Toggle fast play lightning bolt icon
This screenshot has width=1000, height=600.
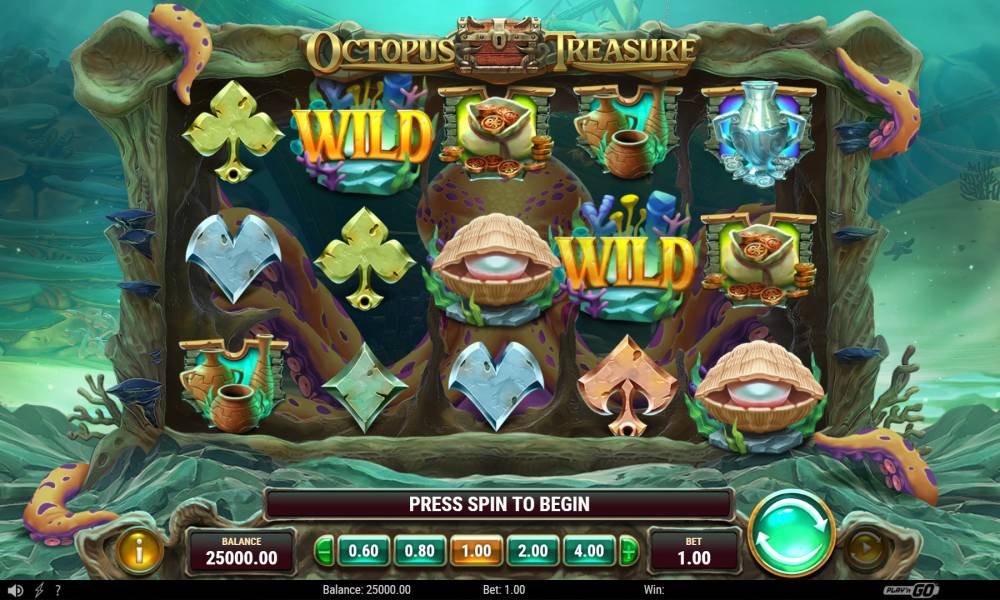[39, 590]
